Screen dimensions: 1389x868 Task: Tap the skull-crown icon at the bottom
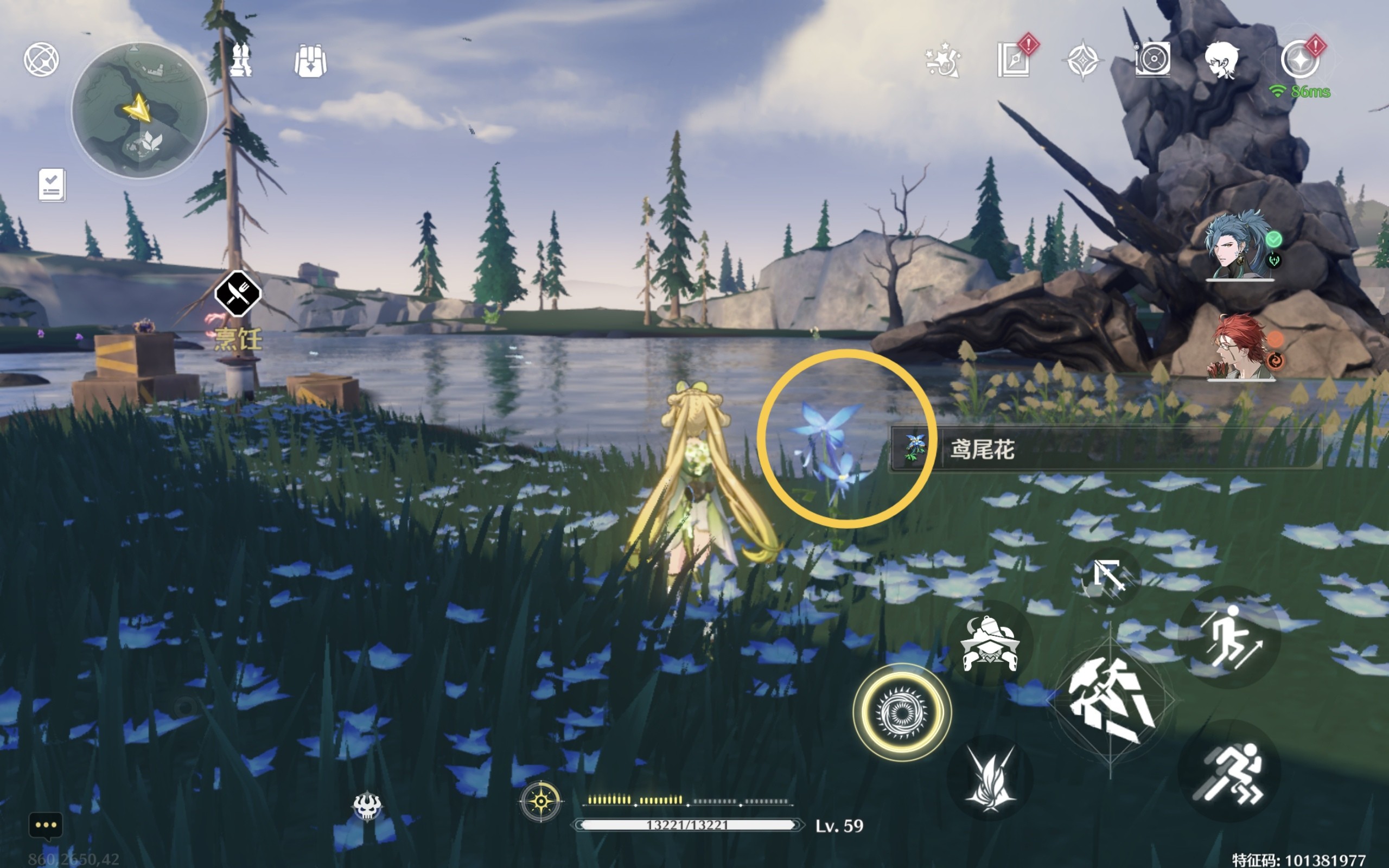coord(367,806)
